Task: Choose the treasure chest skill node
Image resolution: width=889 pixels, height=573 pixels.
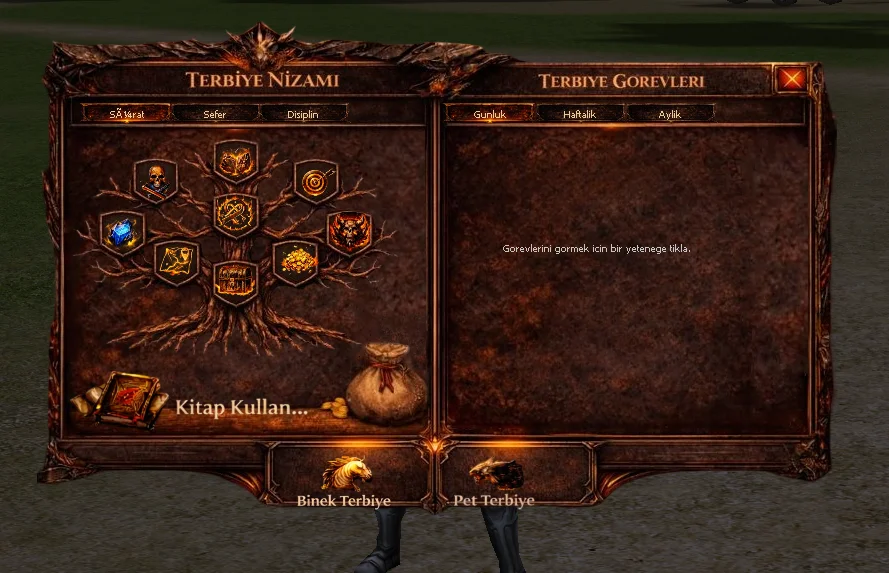Action: (x=236, y=282)
